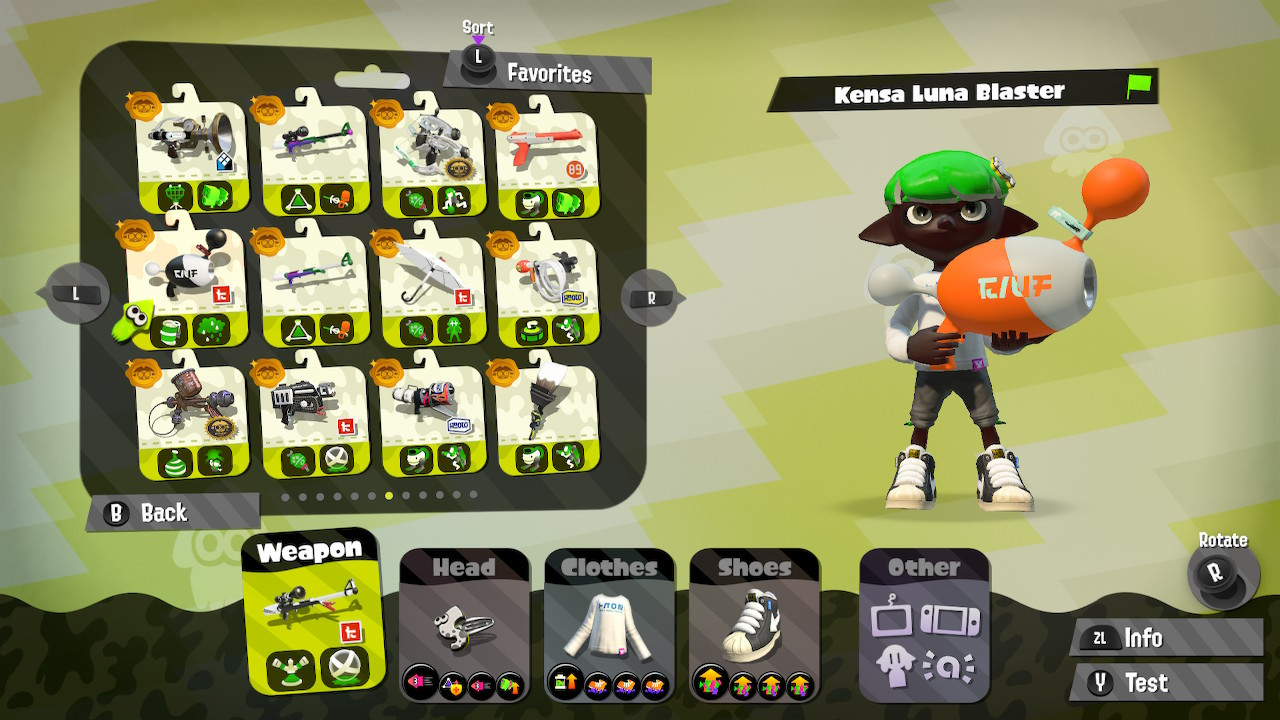Click the ghost icon on the Other card
This screenshot has width=1280, height=720.
(896, 664)
